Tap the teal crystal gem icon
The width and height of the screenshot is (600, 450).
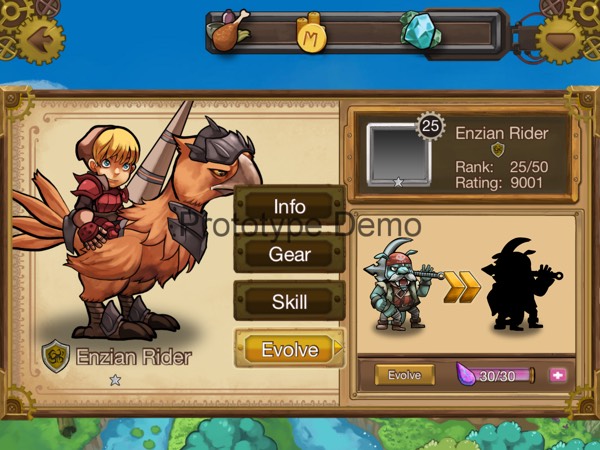coord(421,30)
